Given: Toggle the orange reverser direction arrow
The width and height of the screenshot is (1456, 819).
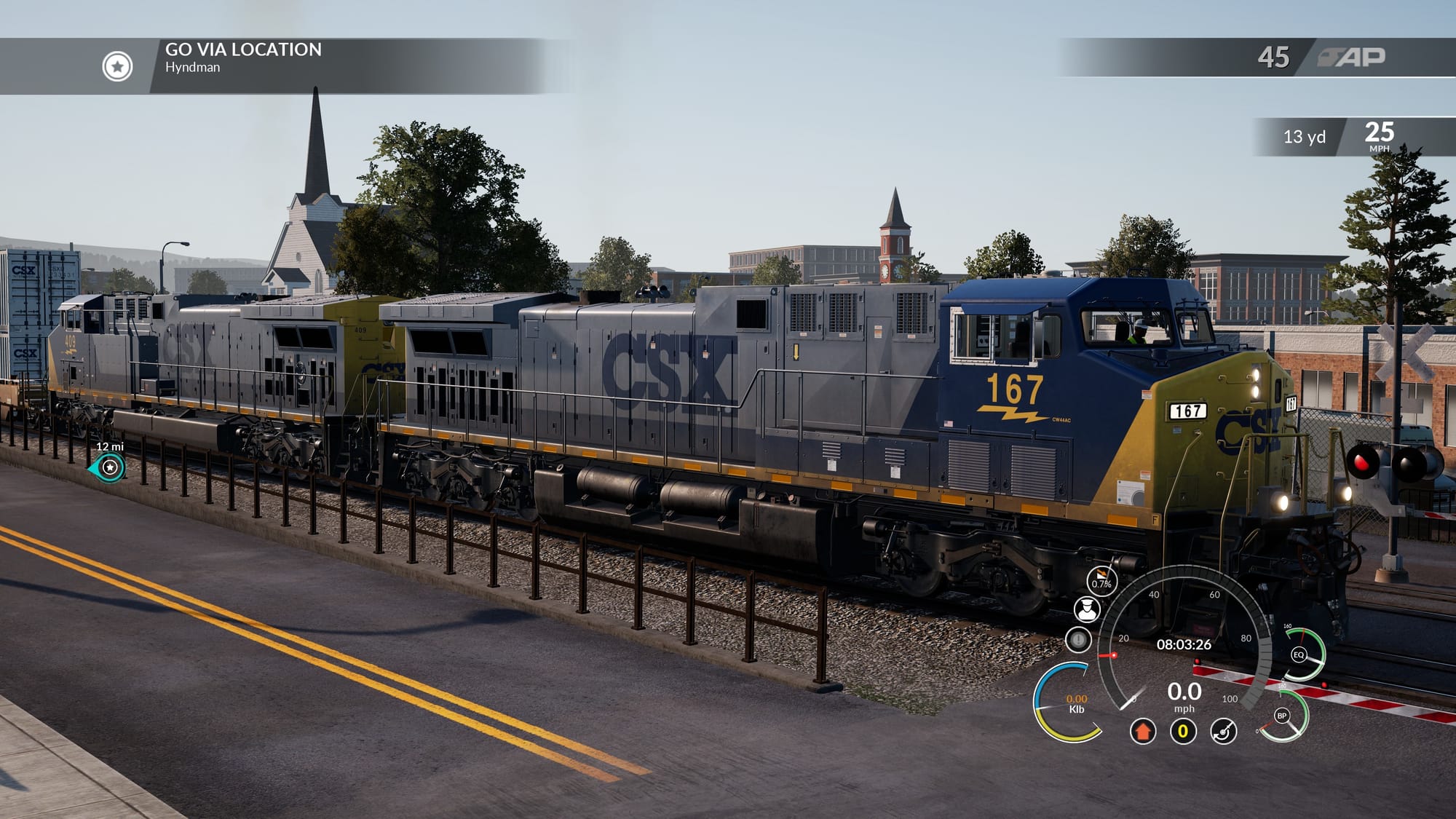Looking at the screenshot, I should (1142, 731).
